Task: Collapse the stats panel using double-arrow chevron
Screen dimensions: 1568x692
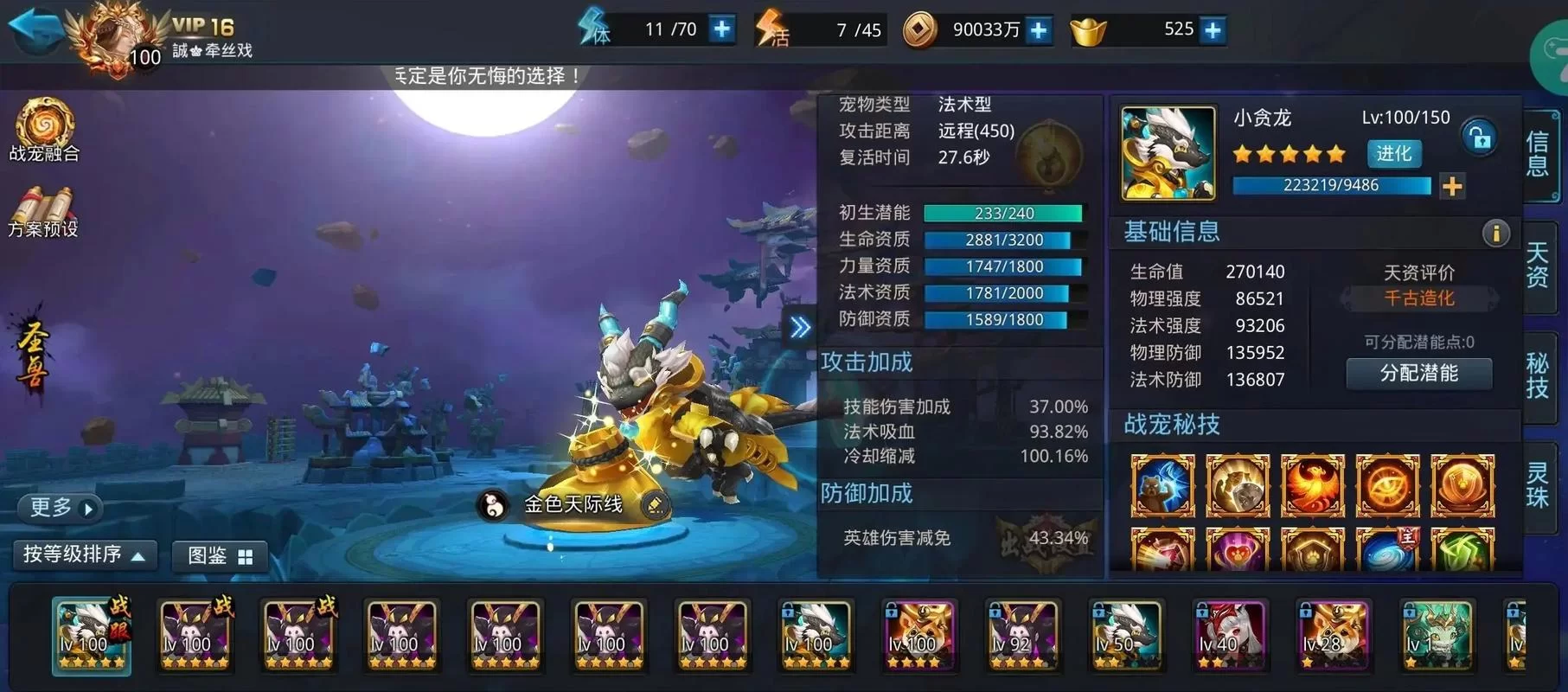Action: point(800,327)
